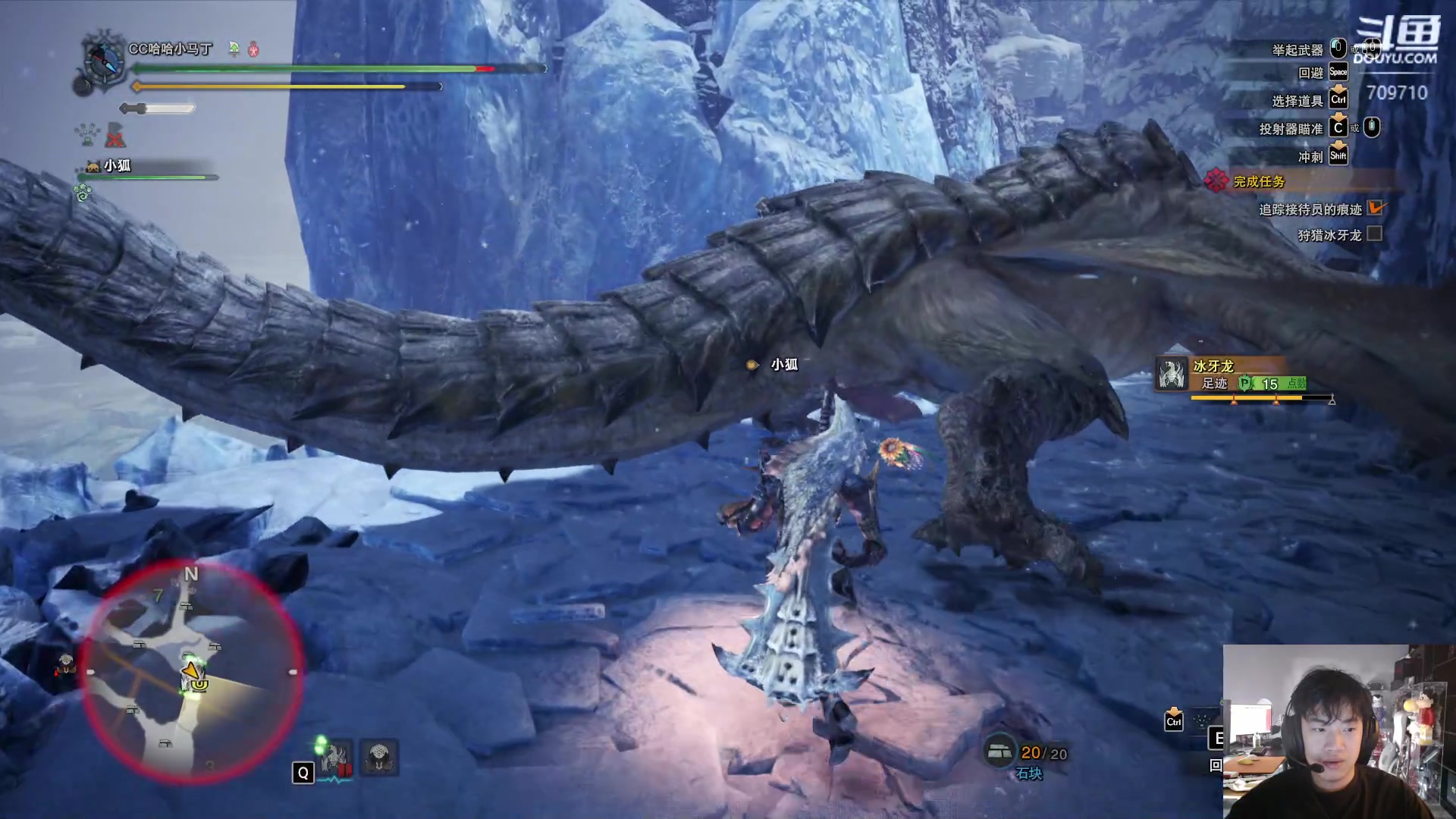Viewport: 1456px width, 819px height.
Task: Click the 追踪接待员的痕迹 objective checkmark
Action: (1375, 208)
